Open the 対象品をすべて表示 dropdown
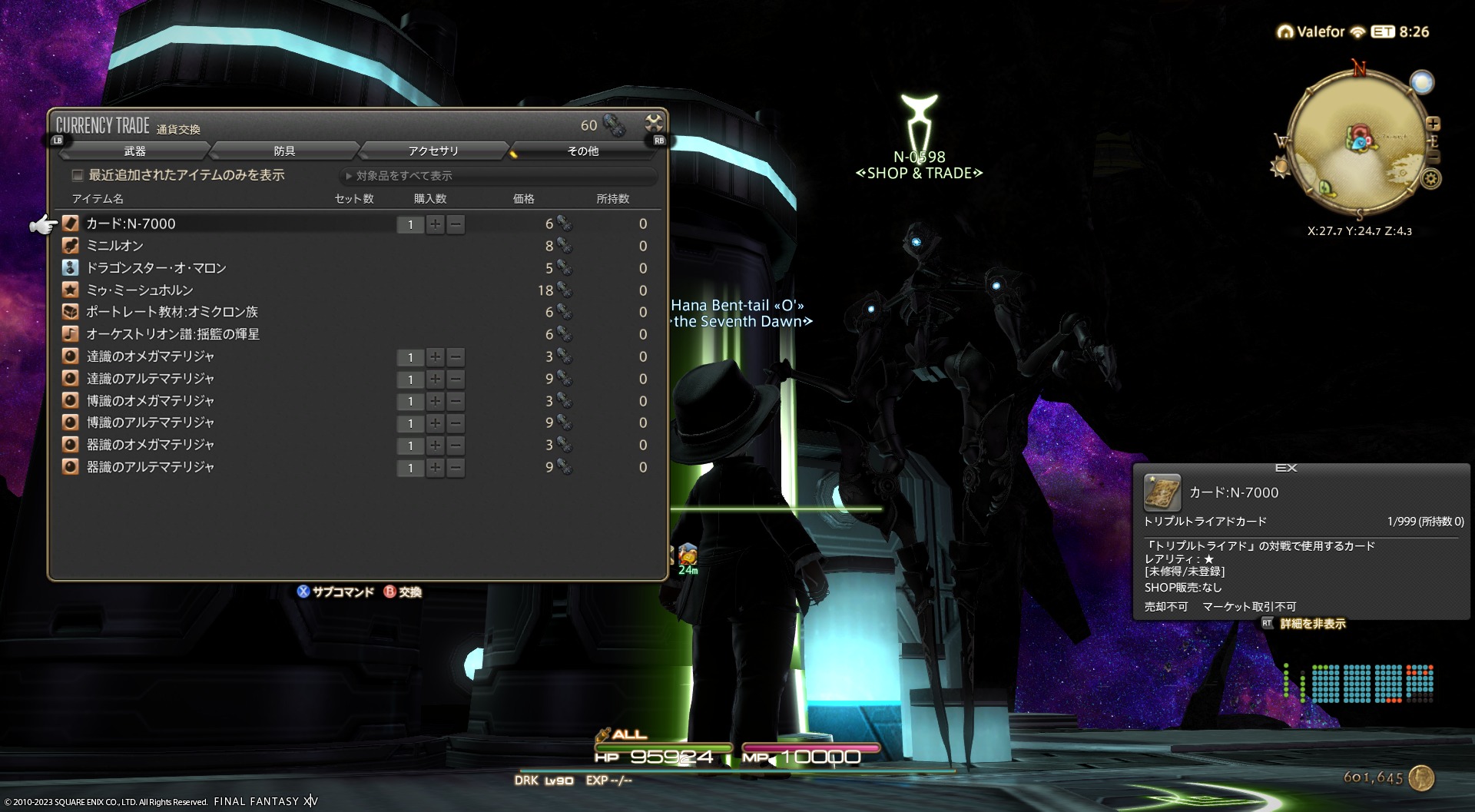The width and height of the screenshot is (1475, 812). (498, 176)
